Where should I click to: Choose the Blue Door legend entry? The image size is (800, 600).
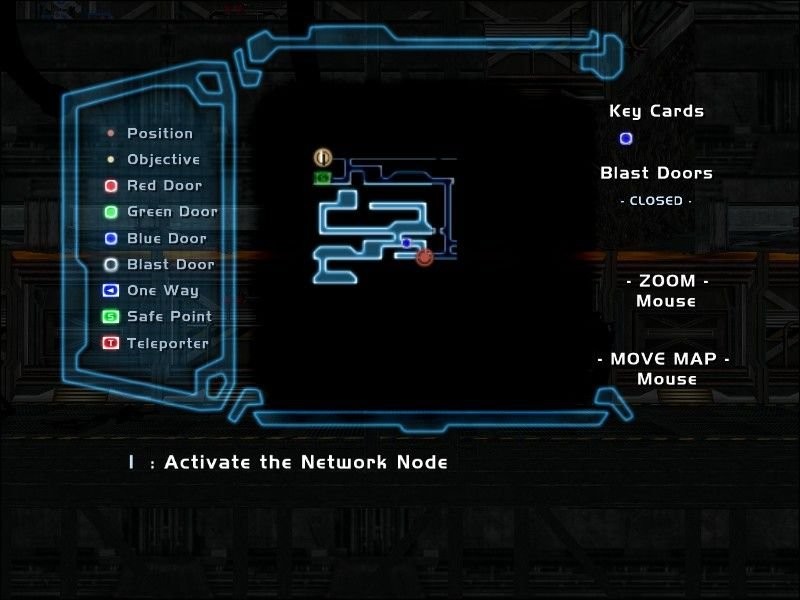pos(156,239)
